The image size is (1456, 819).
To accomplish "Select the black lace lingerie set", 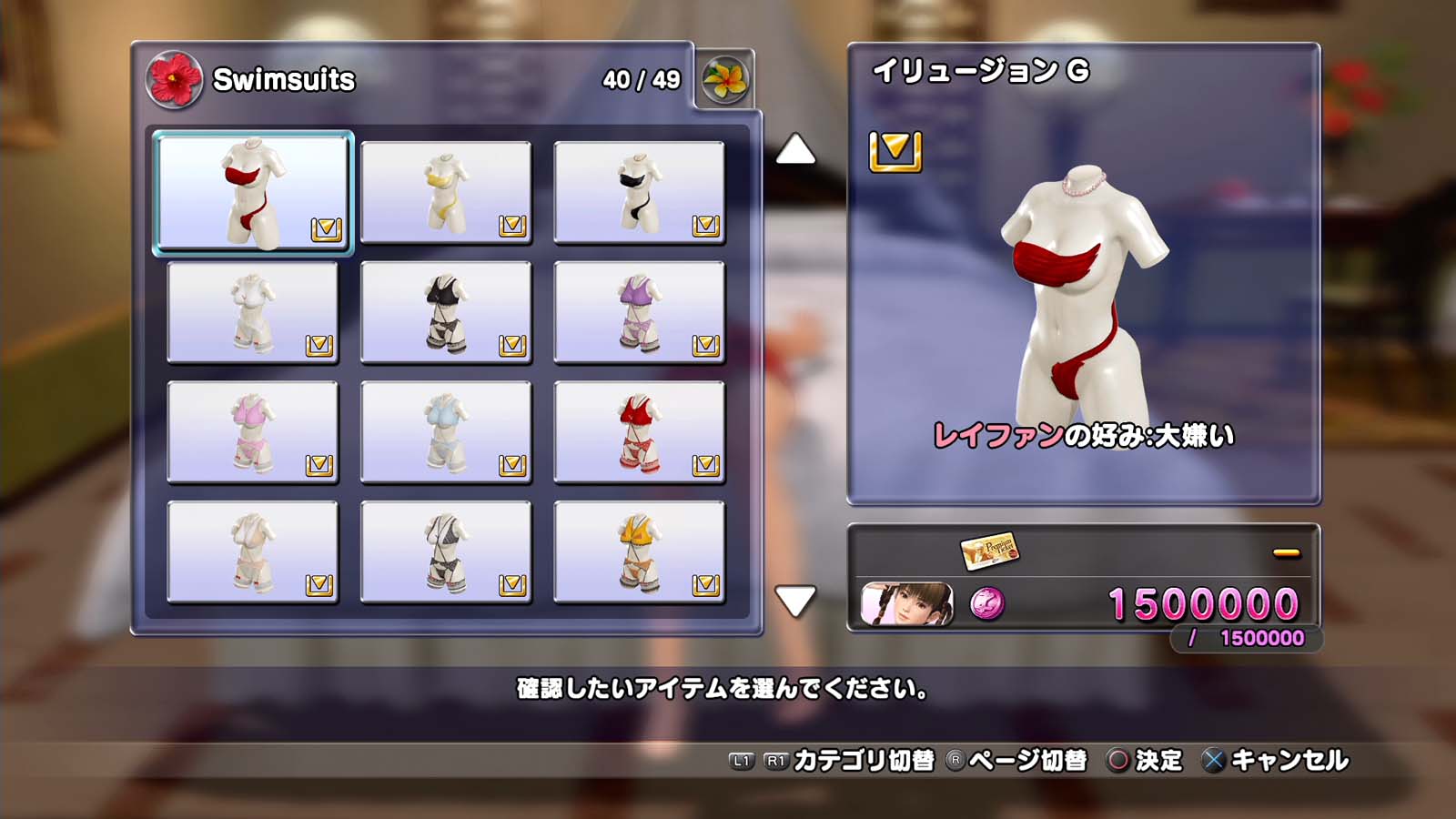I will point(446,312).
